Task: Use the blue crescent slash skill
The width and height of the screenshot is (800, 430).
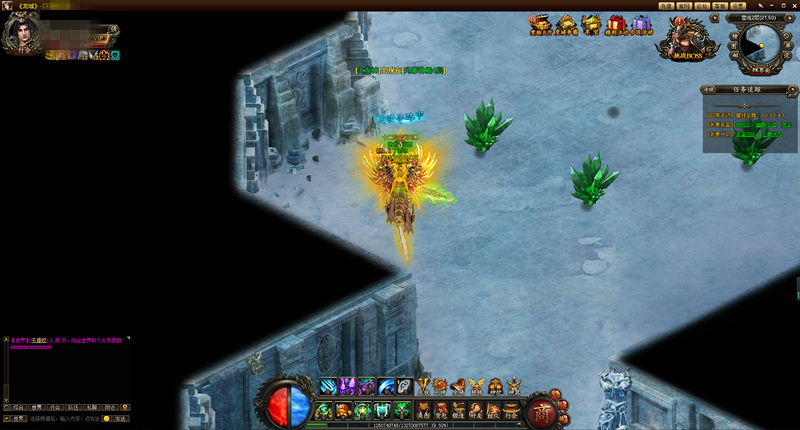Action: pos(385,385)
